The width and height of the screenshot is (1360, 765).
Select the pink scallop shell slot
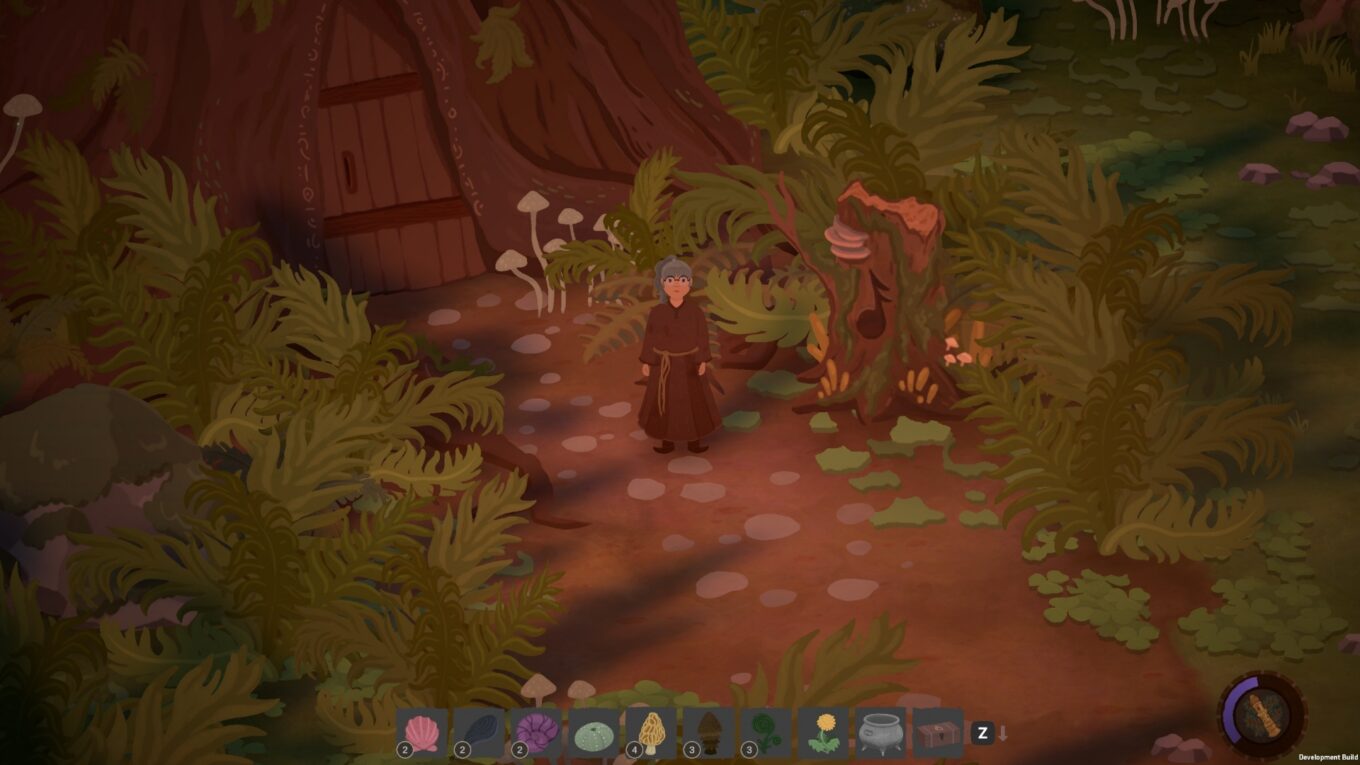pyautogui.click(x=422, y=733)
